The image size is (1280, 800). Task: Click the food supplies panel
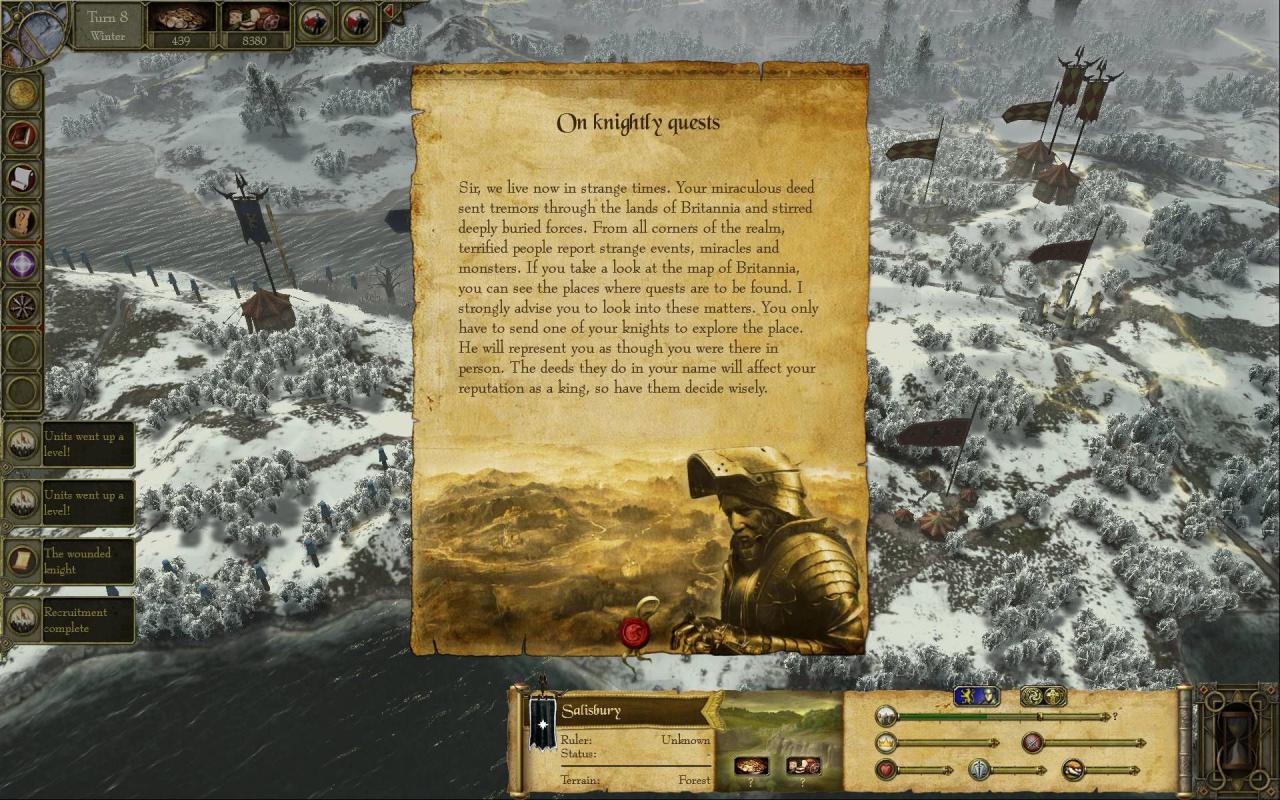point(254,24)
